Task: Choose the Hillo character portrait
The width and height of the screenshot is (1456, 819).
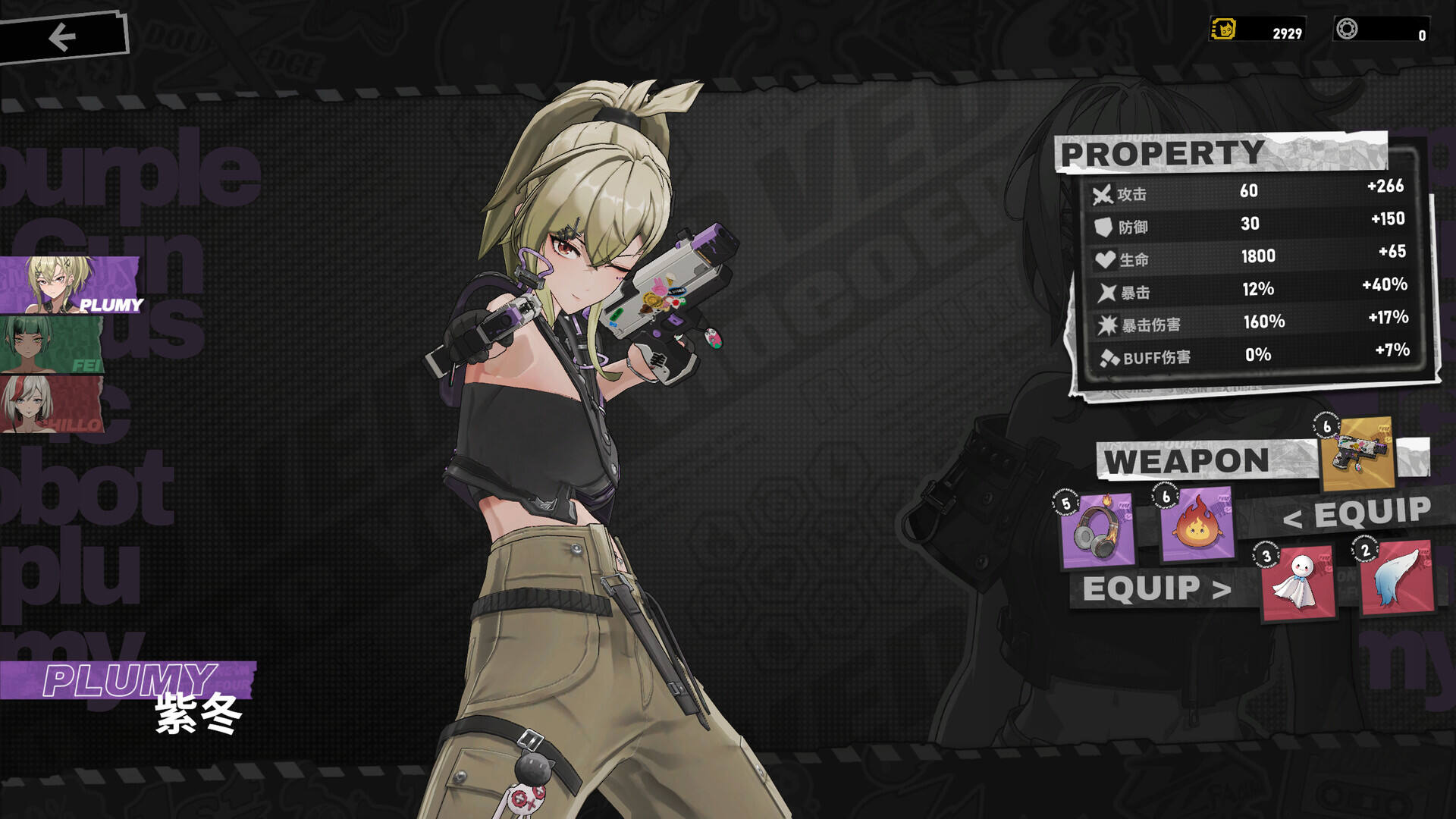Action: [x=52, y=404]
